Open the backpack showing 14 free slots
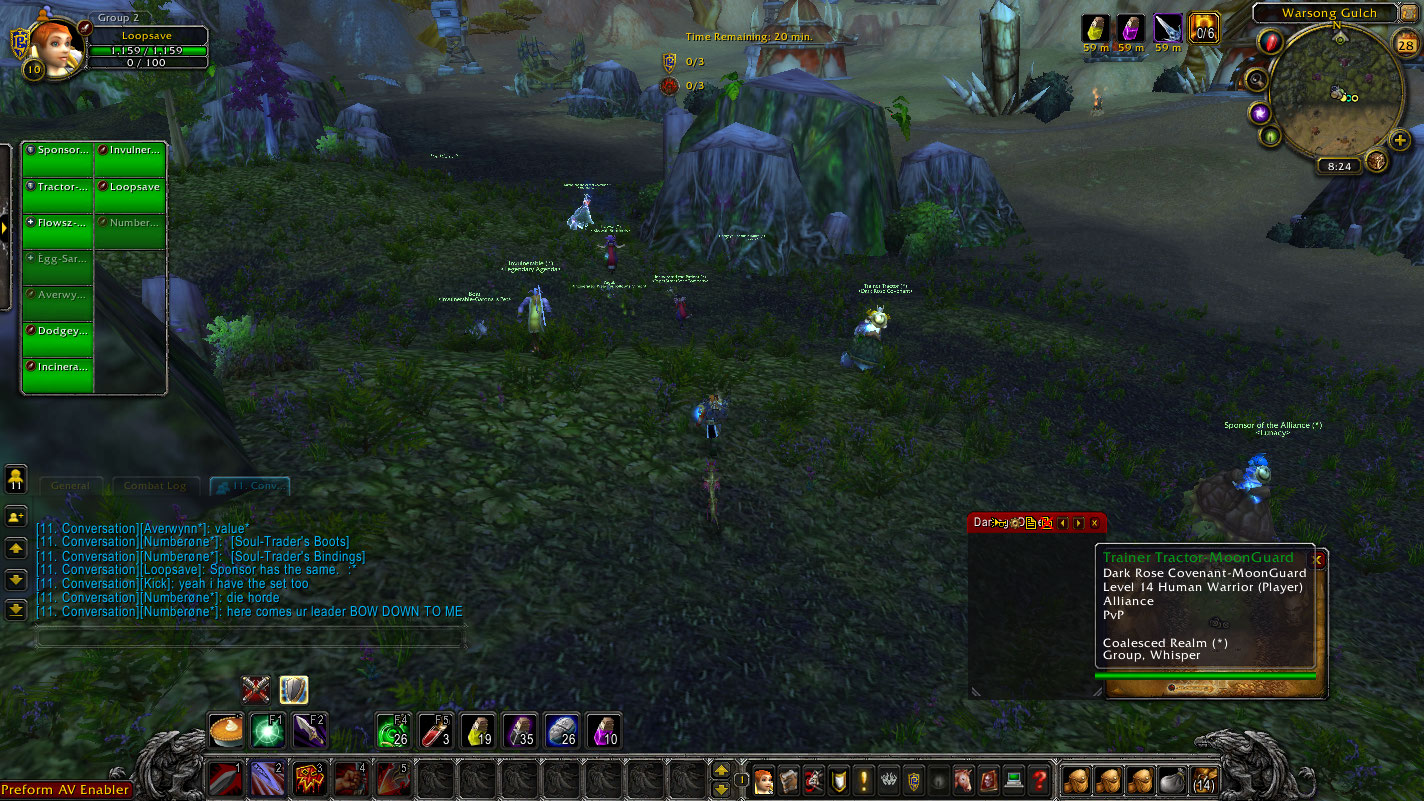 click(x=1204, y=779)
